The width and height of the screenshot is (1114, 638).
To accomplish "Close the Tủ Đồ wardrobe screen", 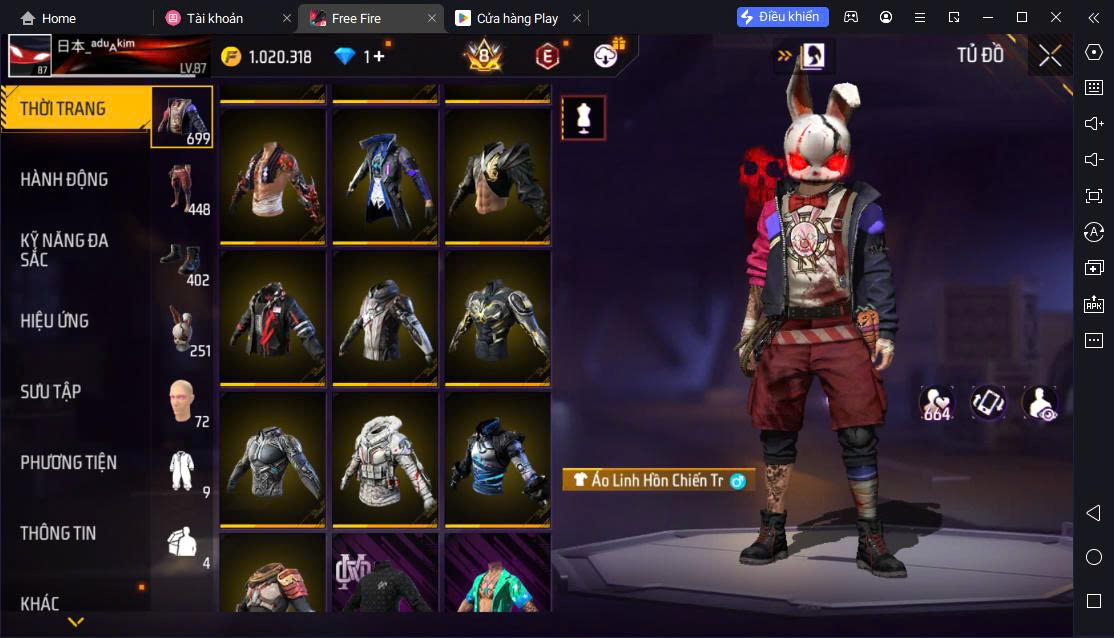I will [x=1050, y=56].
